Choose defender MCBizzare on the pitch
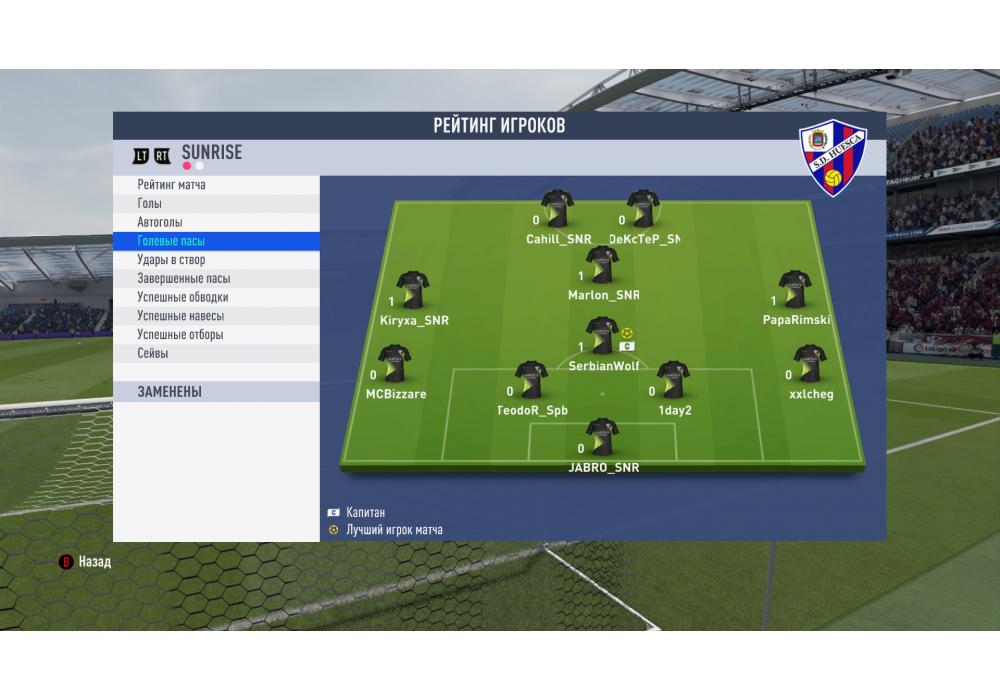The height and width of the screenshot is (700, 1000). pyautogui.click(x=394, y=365)
